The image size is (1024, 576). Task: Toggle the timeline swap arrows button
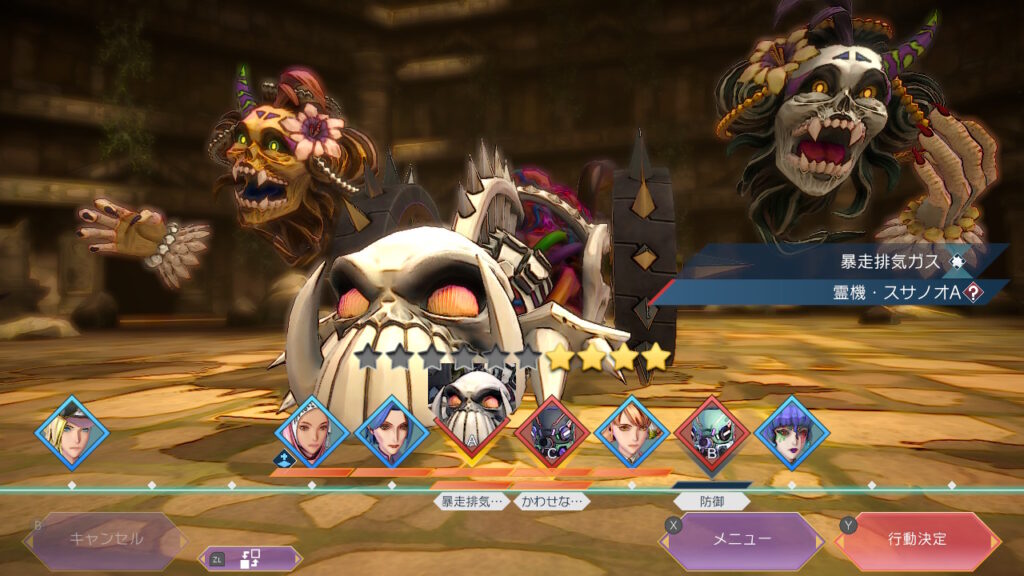250,559
